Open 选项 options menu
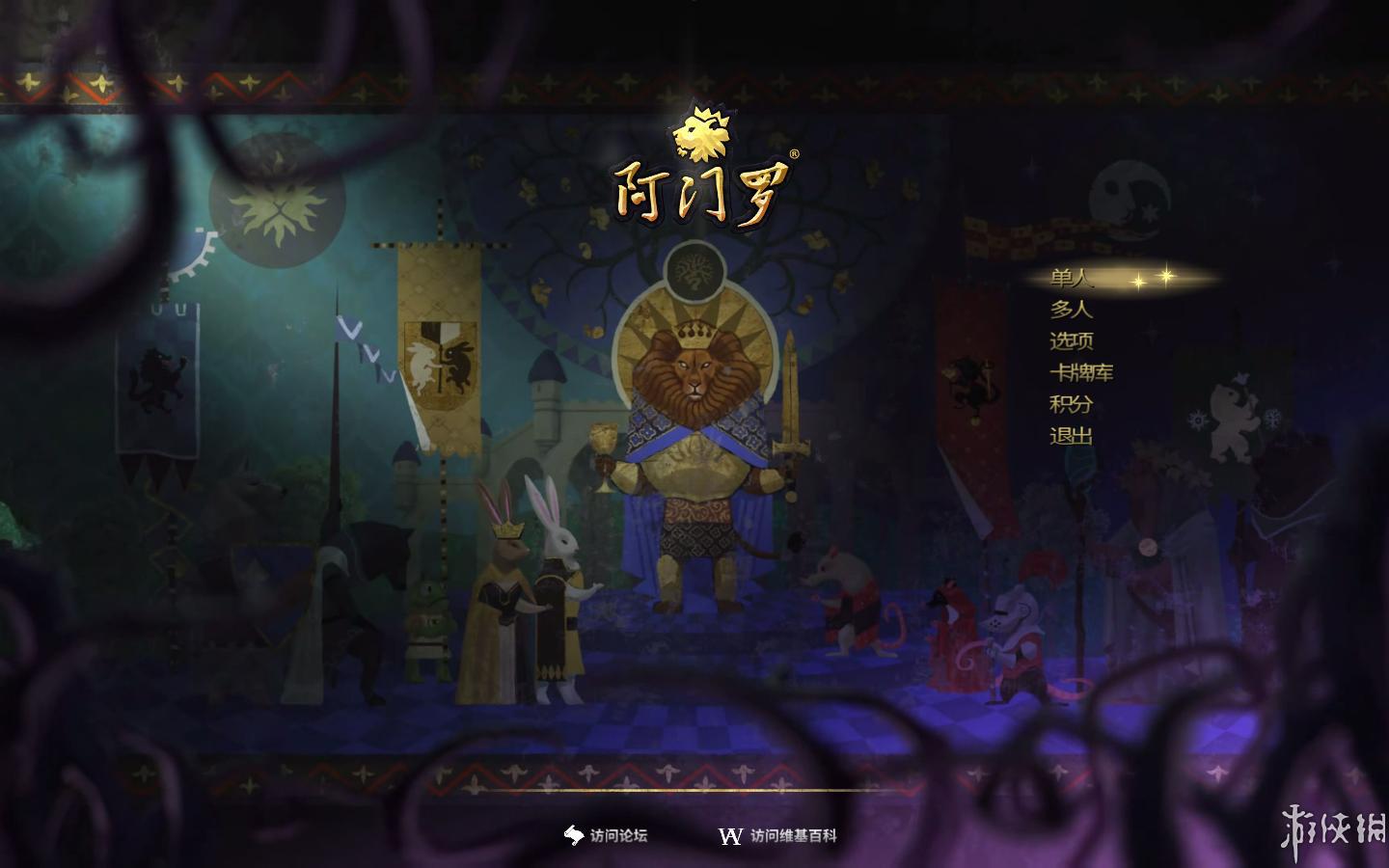 pyautogui.click(x=1071, y=340)
